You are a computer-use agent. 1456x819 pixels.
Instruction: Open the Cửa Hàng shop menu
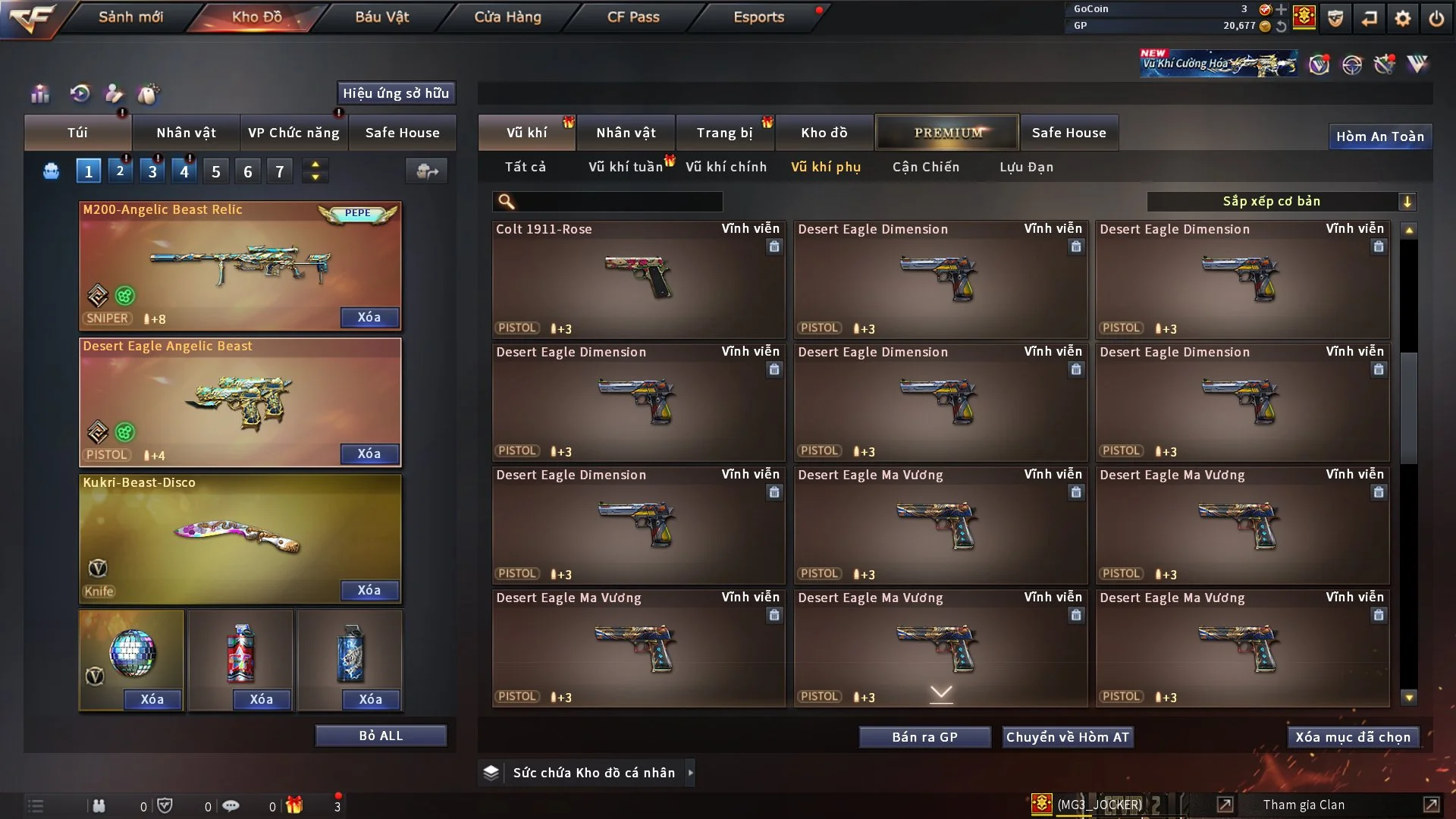507,17
